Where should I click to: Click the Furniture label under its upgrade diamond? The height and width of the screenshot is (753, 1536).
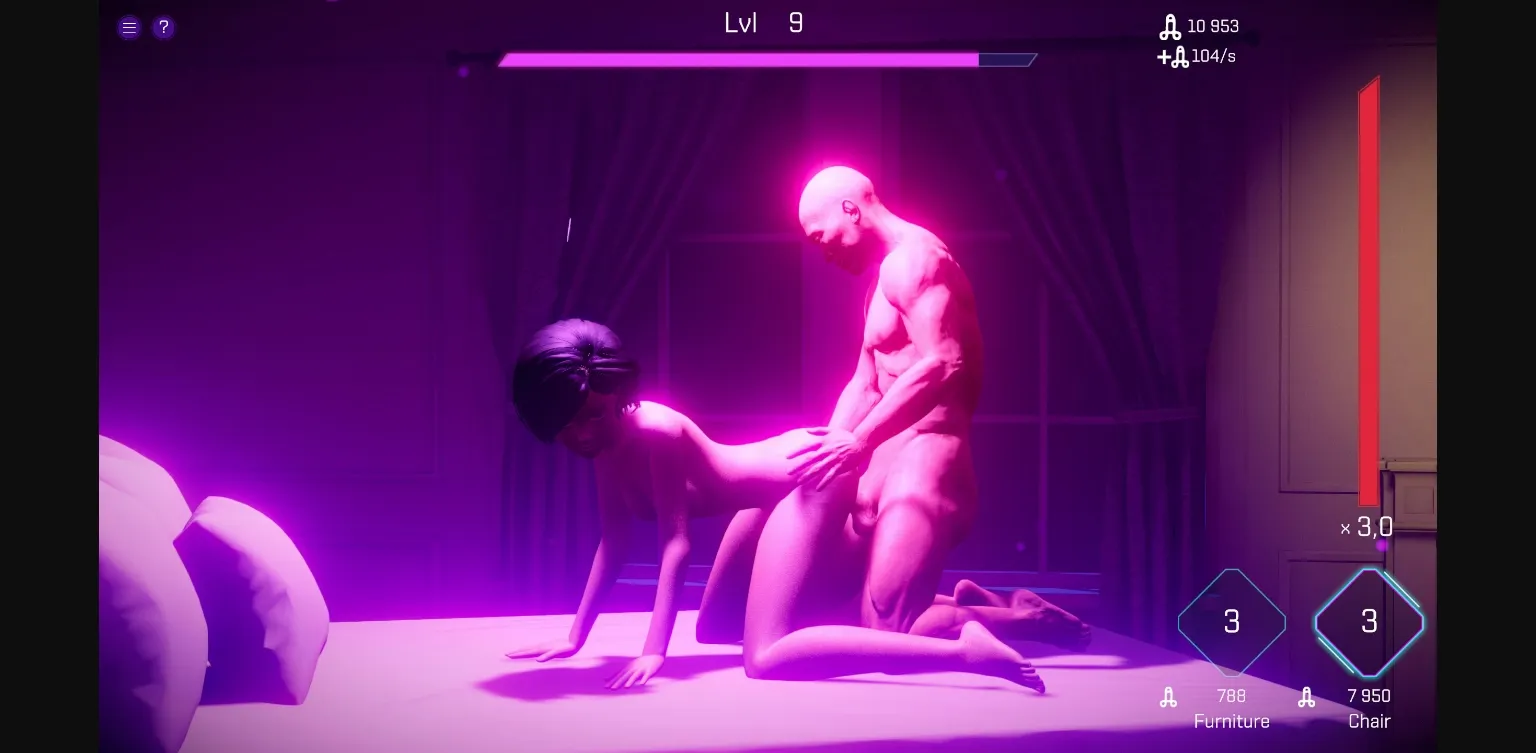point(1231,721)
